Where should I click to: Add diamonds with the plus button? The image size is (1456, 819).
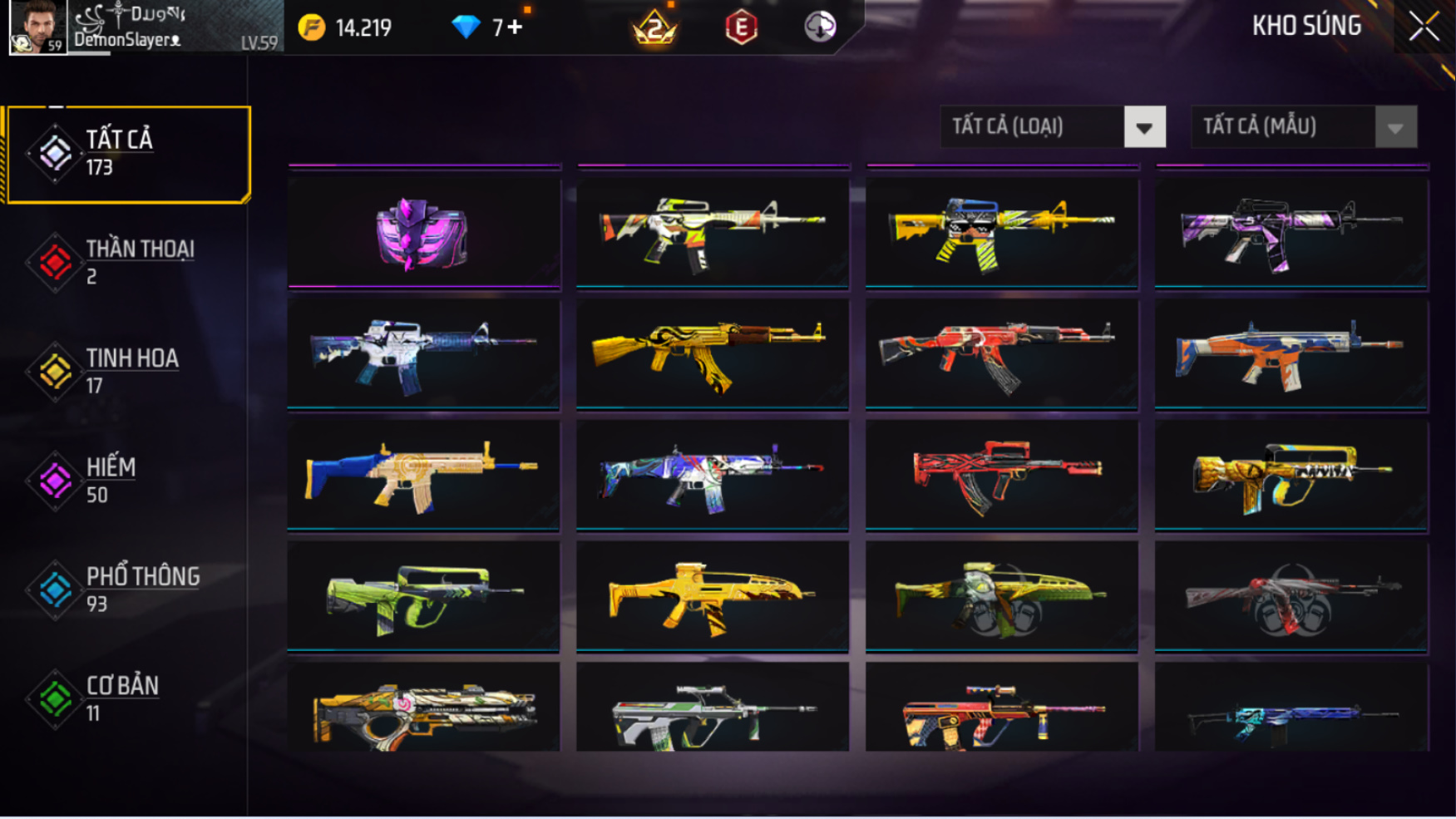516,27
